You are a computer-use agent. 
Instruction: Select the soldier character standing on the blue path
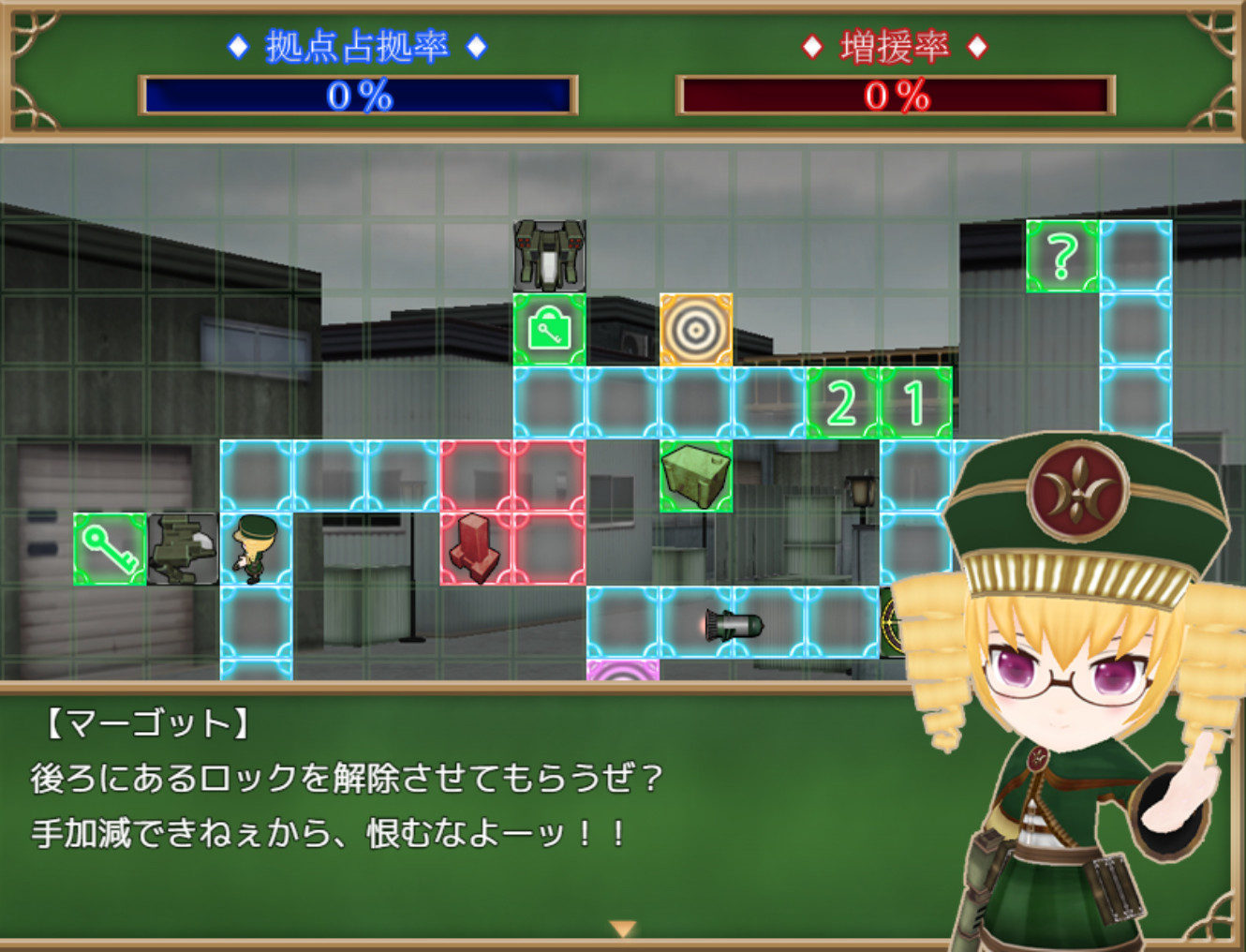click(251, 548)
